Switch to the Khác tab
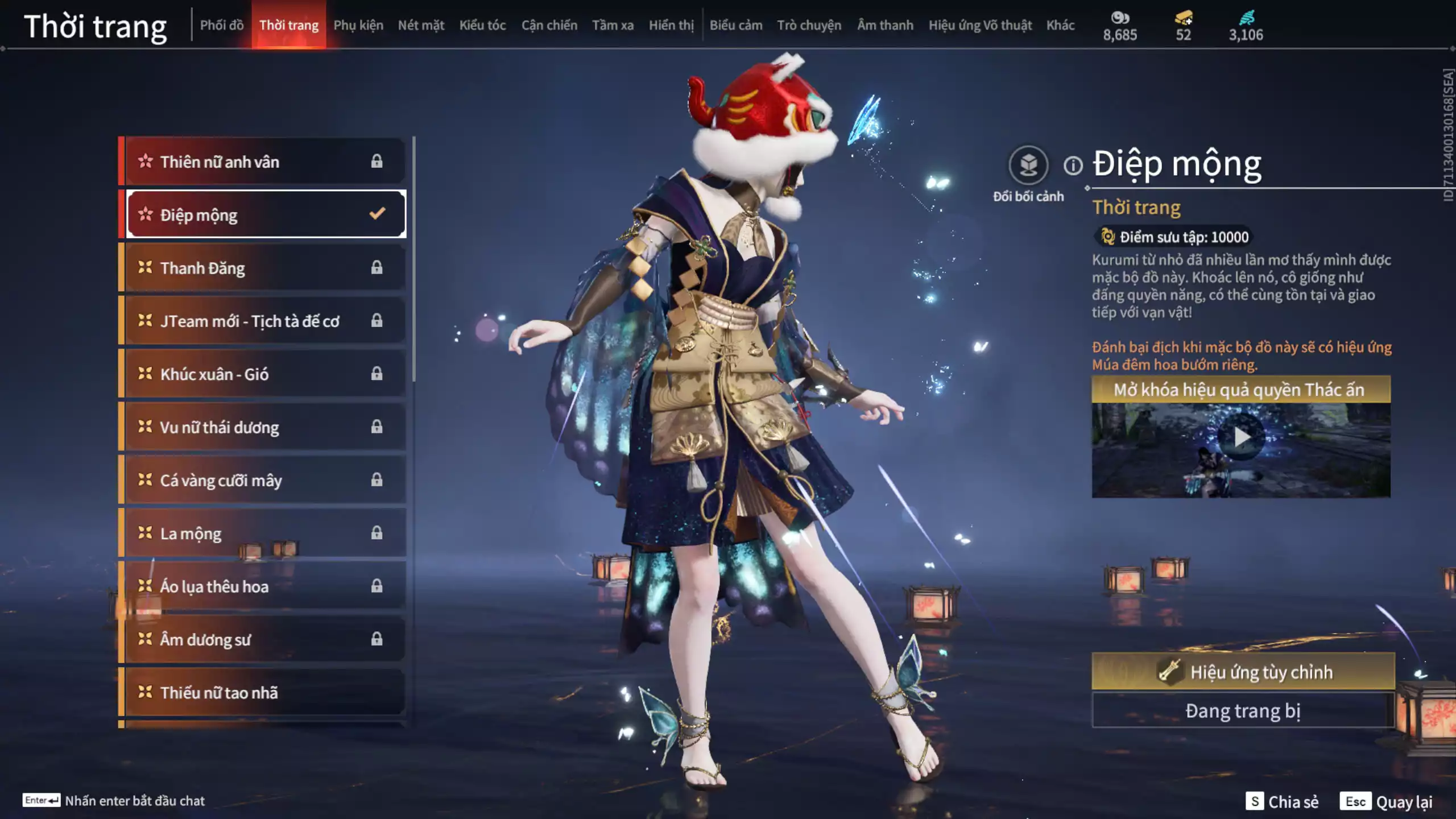 [1060, 25]
